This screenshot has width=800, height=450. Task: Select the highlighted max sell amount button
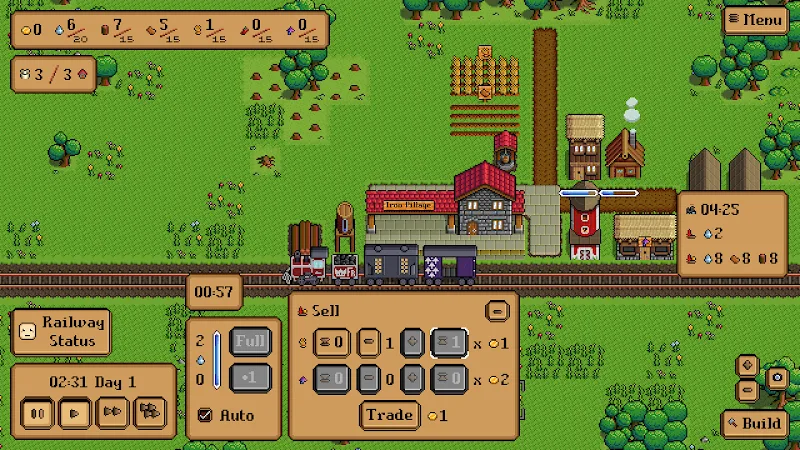450,343
